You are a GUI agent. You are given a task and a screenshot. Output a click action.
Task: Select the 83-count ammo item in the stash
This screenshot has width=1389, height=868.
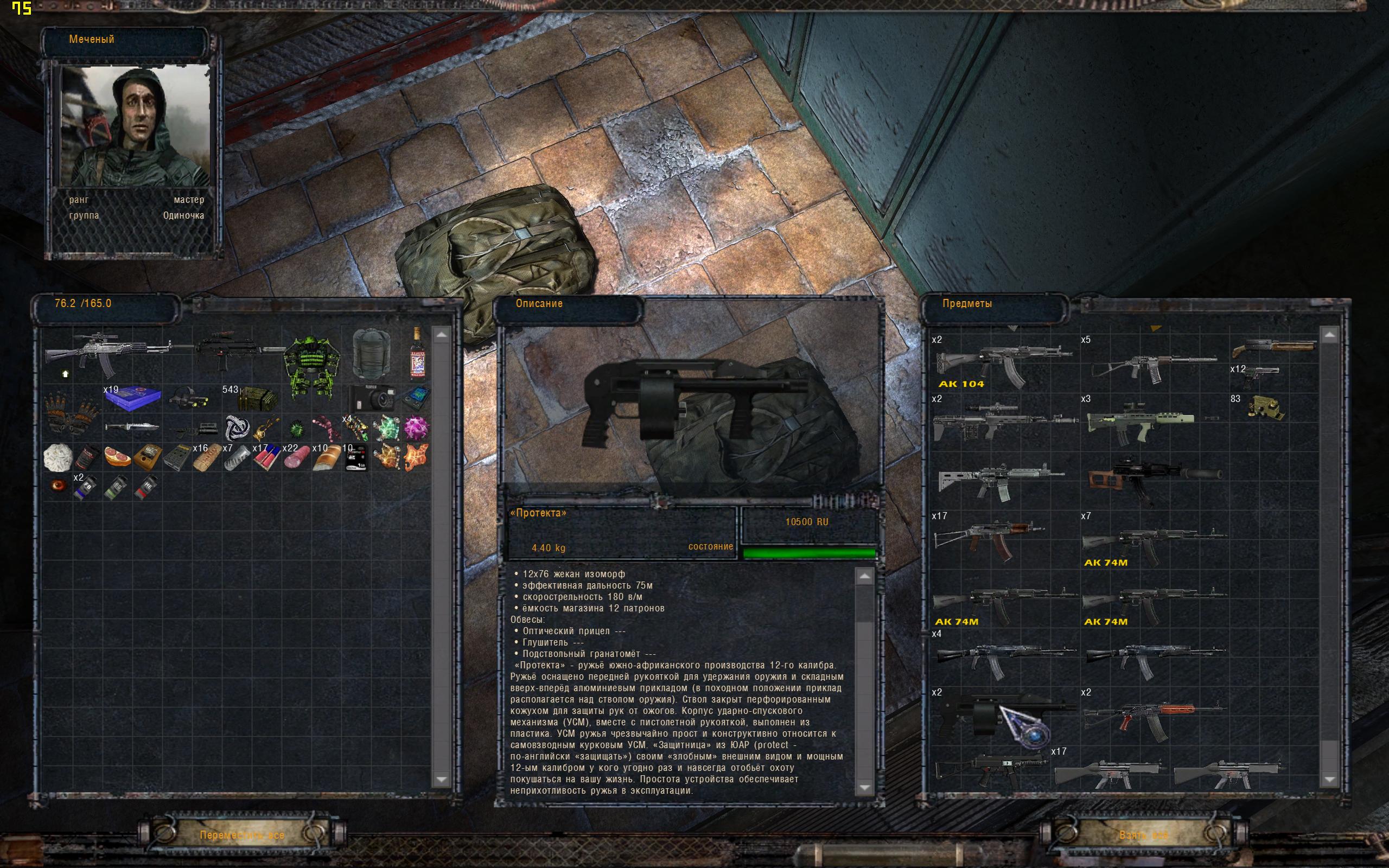(x=1266, y=408)
